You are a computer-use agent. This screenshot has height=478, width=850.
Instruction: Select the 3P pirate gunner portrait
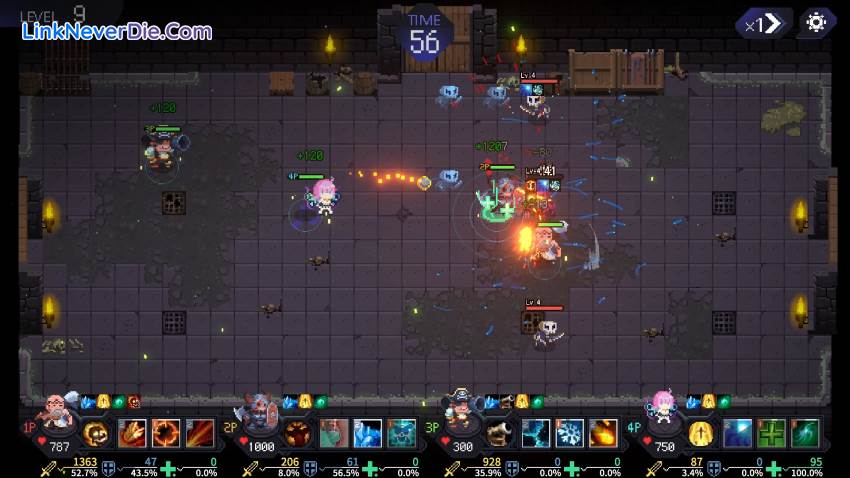coord(463,410)
